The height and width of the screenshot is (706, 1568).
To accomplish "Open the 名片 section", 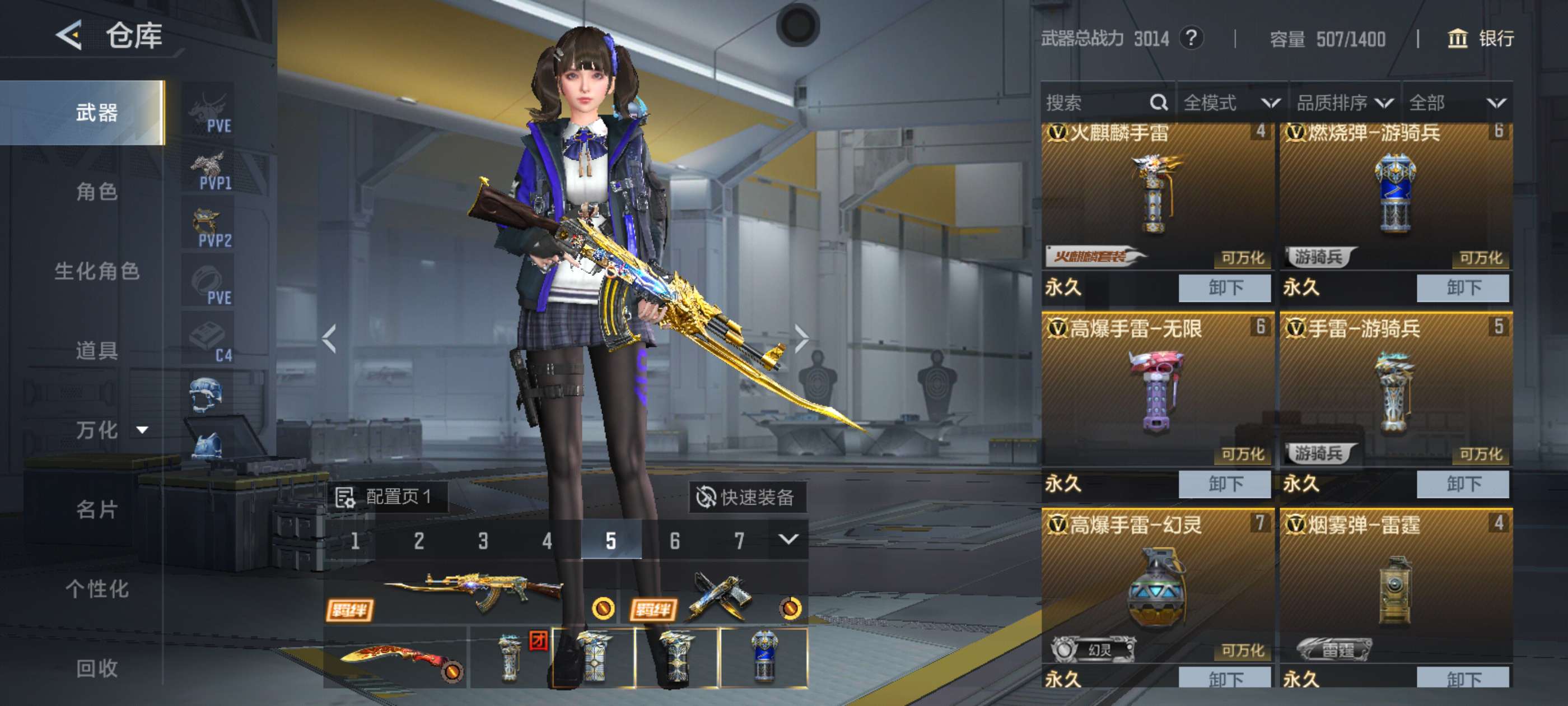I will [97, 509].
